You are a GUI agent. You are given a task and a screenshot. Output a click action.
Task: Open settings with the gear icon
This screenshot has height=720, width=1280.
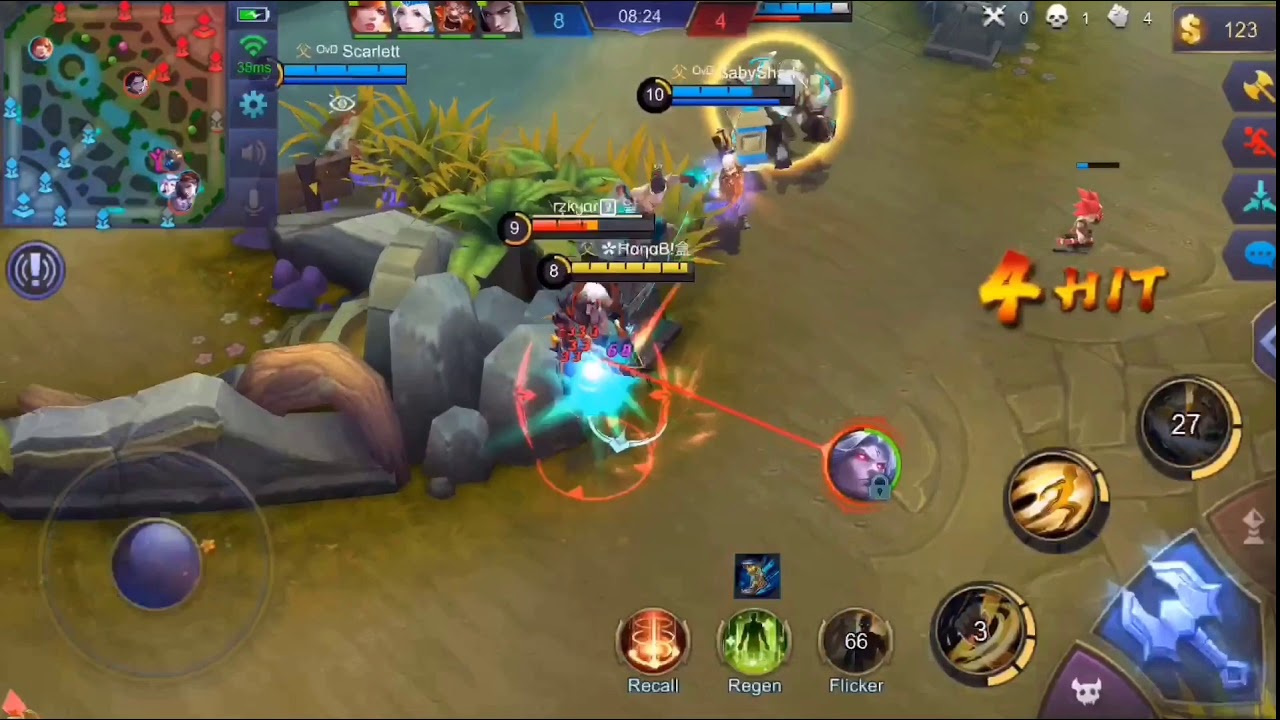253,104
